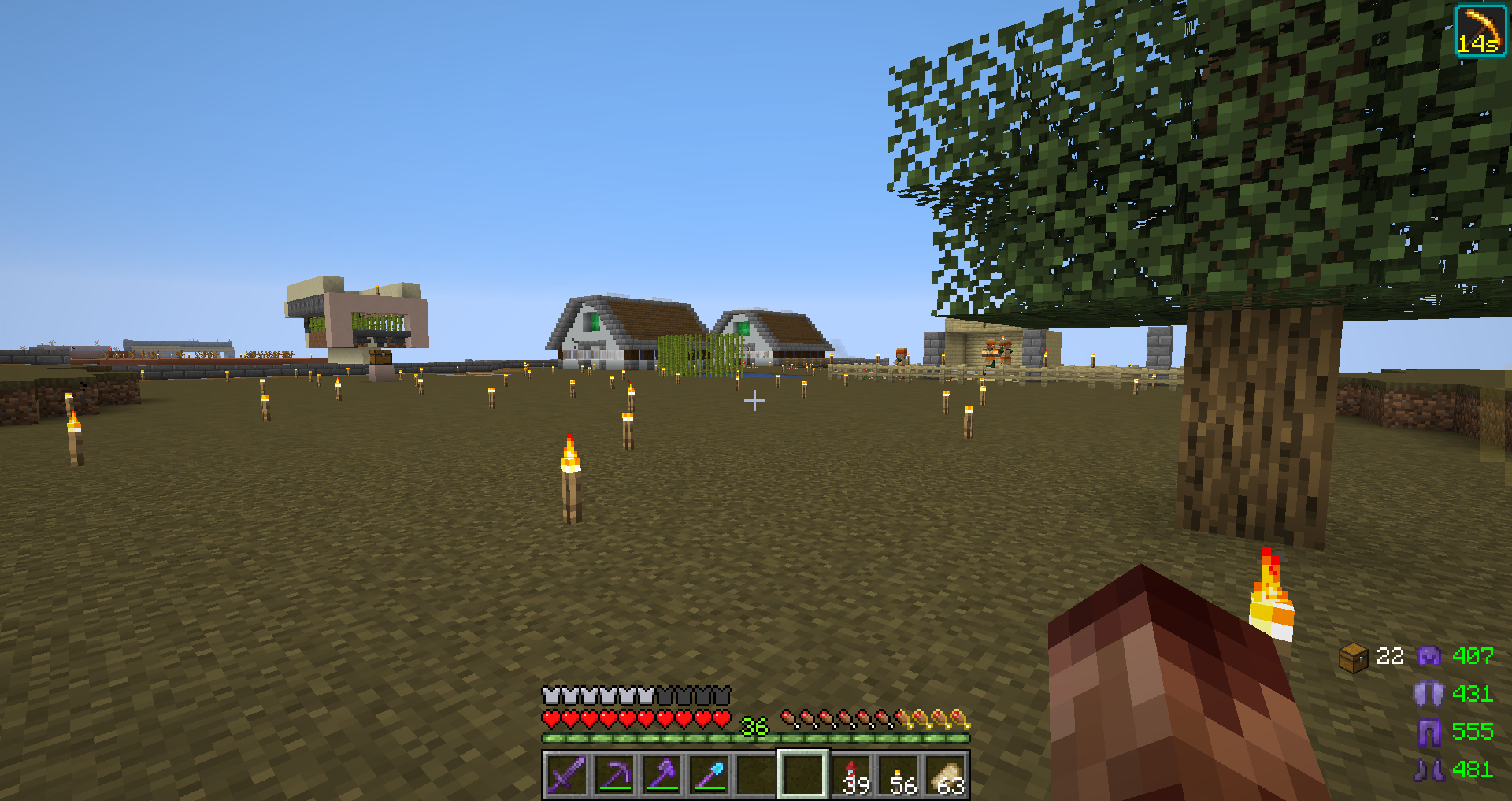Click the purple leggings durability icon
This screenshot has height=801, width=1512.
[1429, 732]
